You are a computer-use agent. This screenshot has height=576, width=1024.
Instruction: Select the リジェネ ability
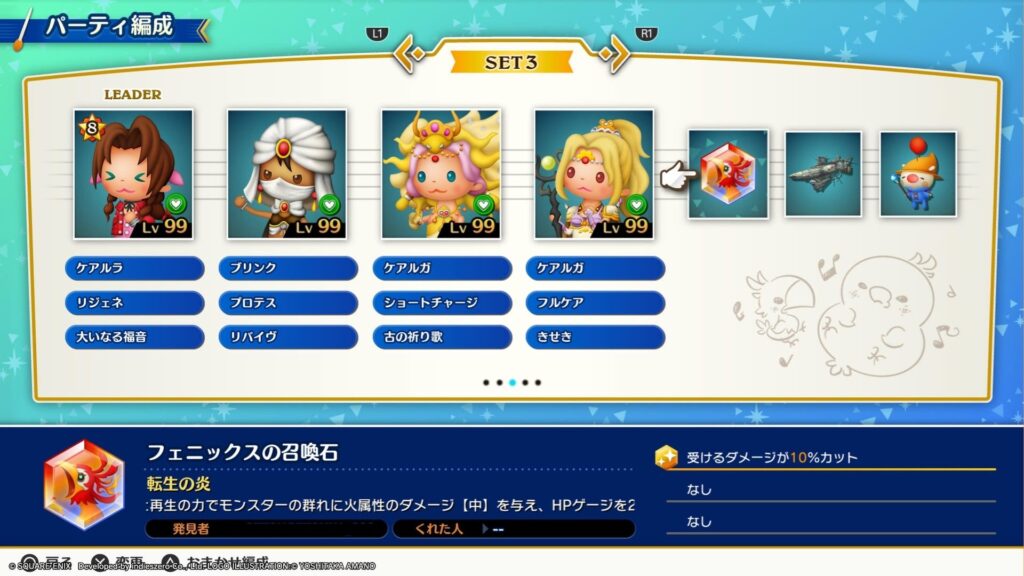135,302
